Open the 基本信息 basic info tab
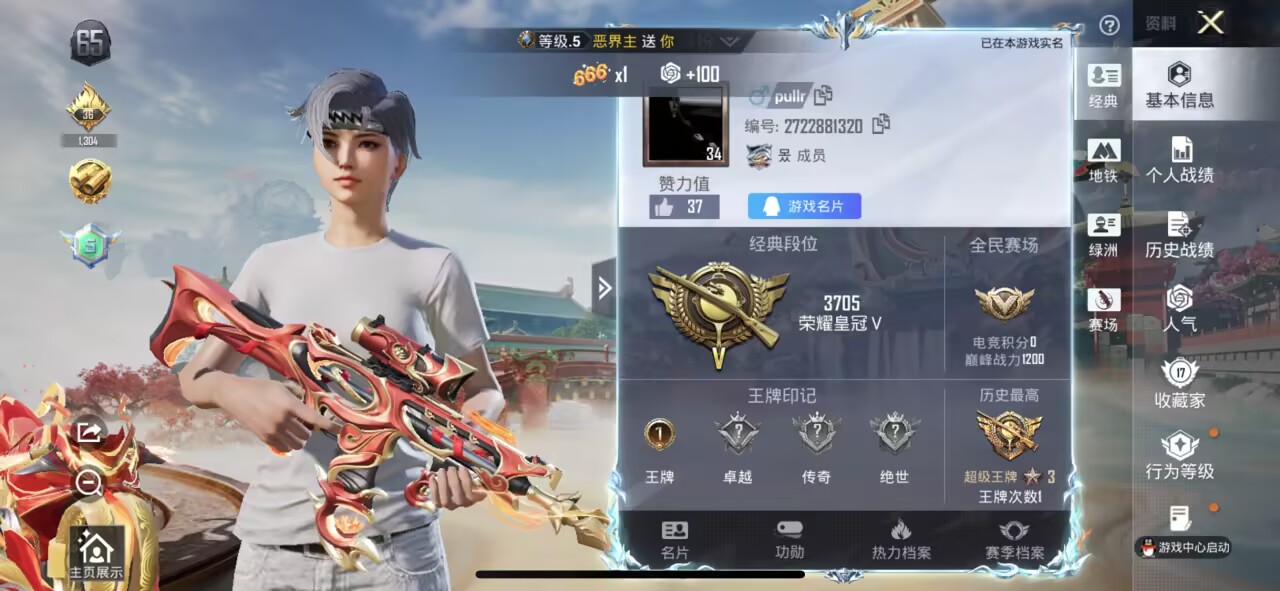This screenshot has height=591, width=1280. (x=1180, y=85)
